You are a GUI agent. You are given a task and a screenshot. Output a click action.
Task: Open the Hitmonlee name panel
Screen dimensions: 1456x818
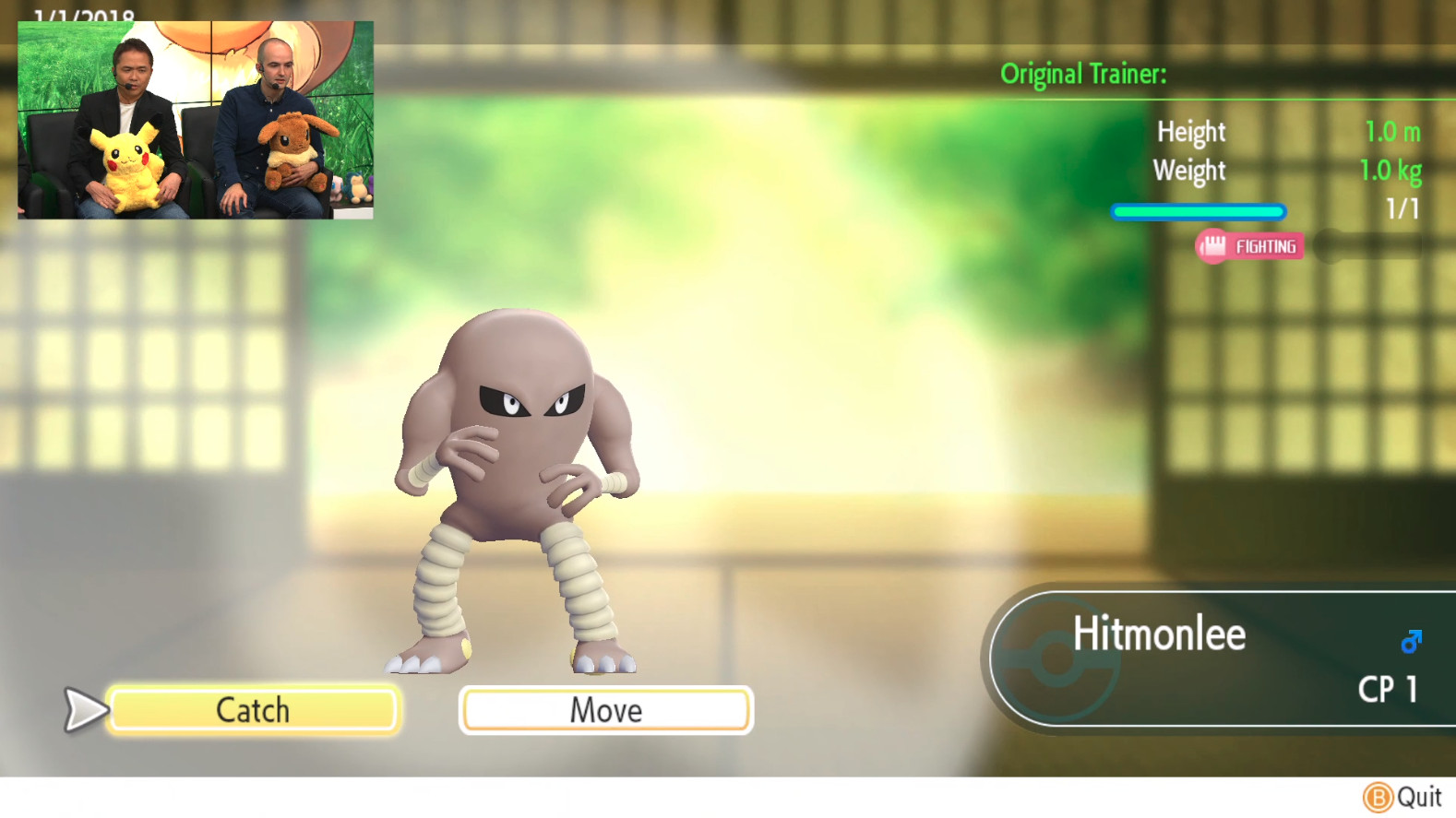click(1159, 634)
